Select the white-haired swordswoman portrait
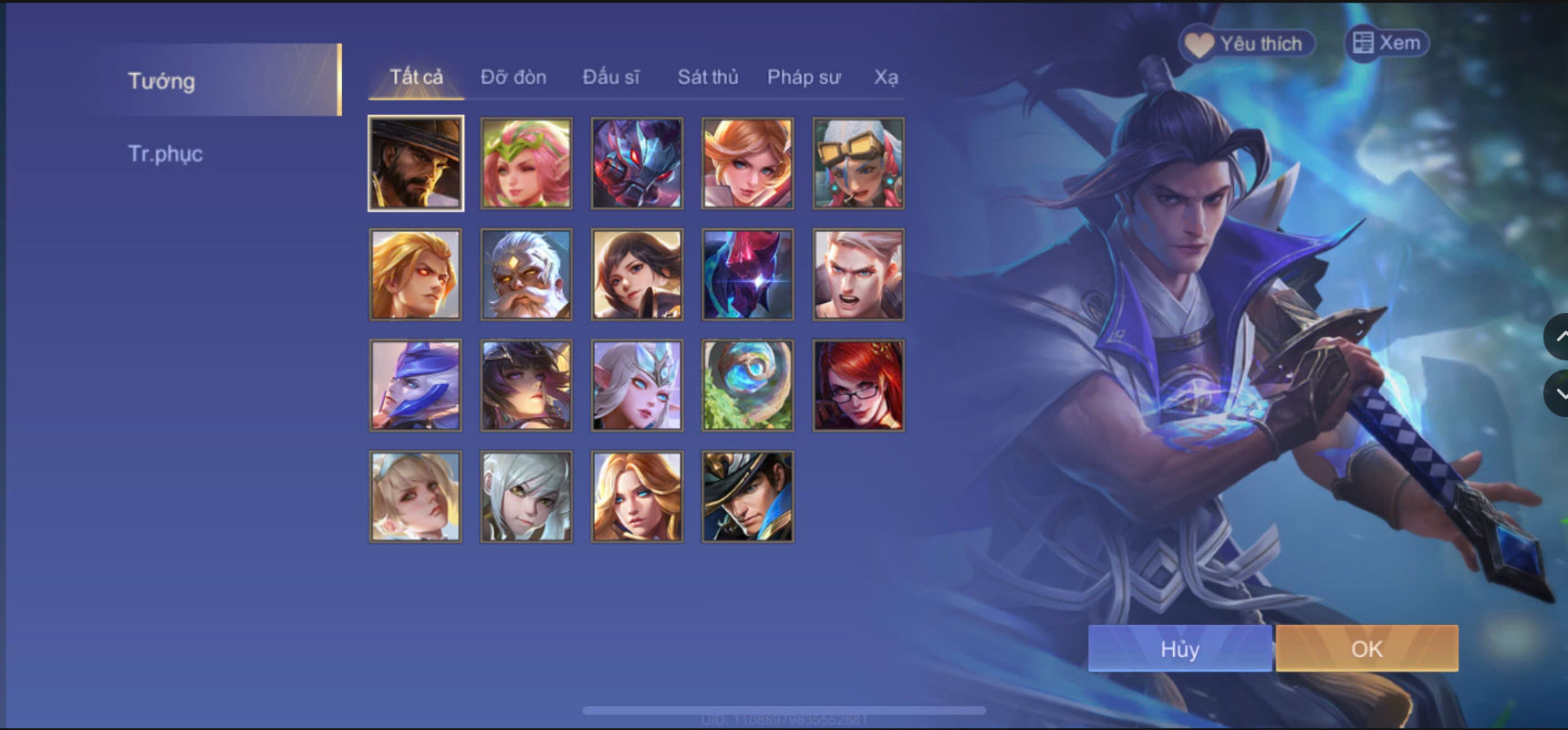1568x730 pixels. point(524,497)
